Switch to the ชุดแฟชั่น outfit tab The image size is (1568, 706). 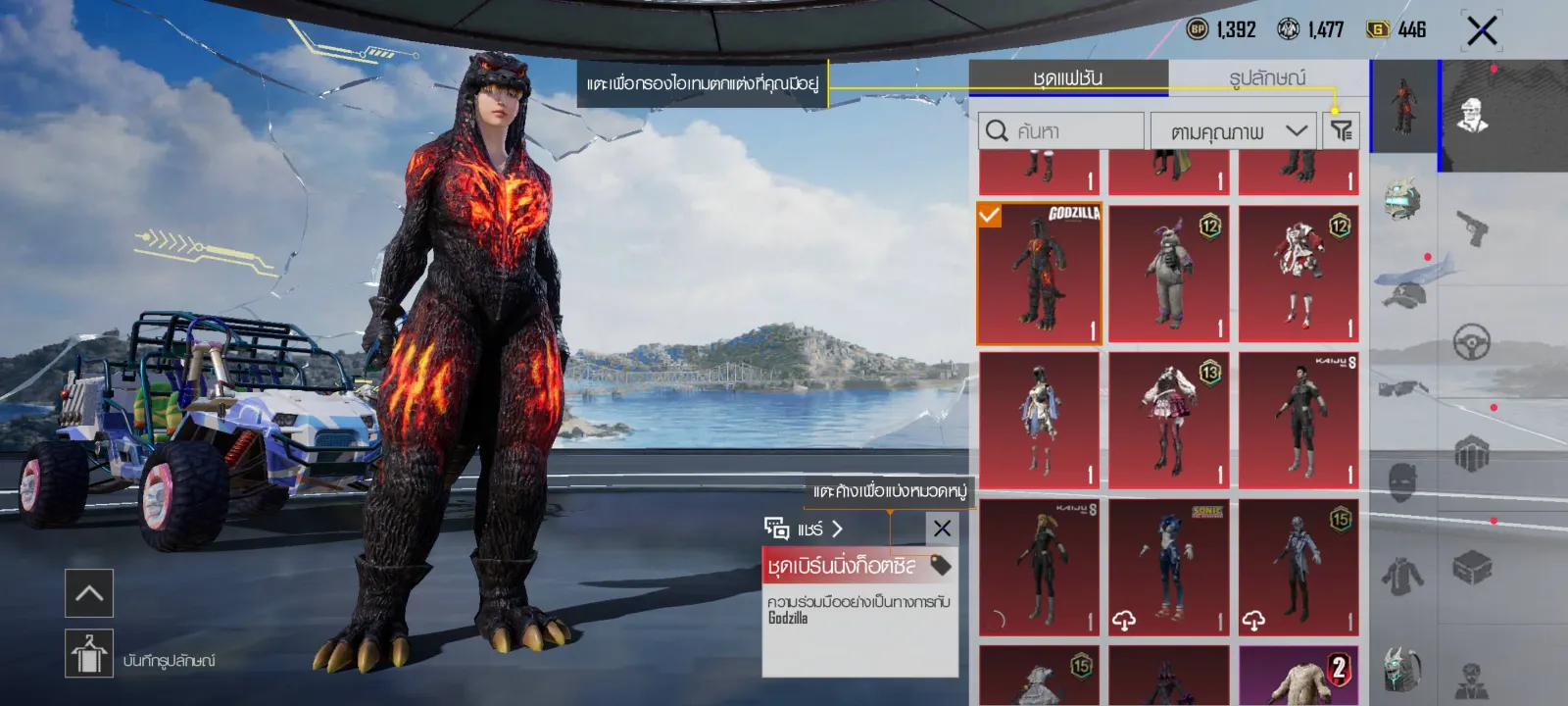[x=1068, y=77]
